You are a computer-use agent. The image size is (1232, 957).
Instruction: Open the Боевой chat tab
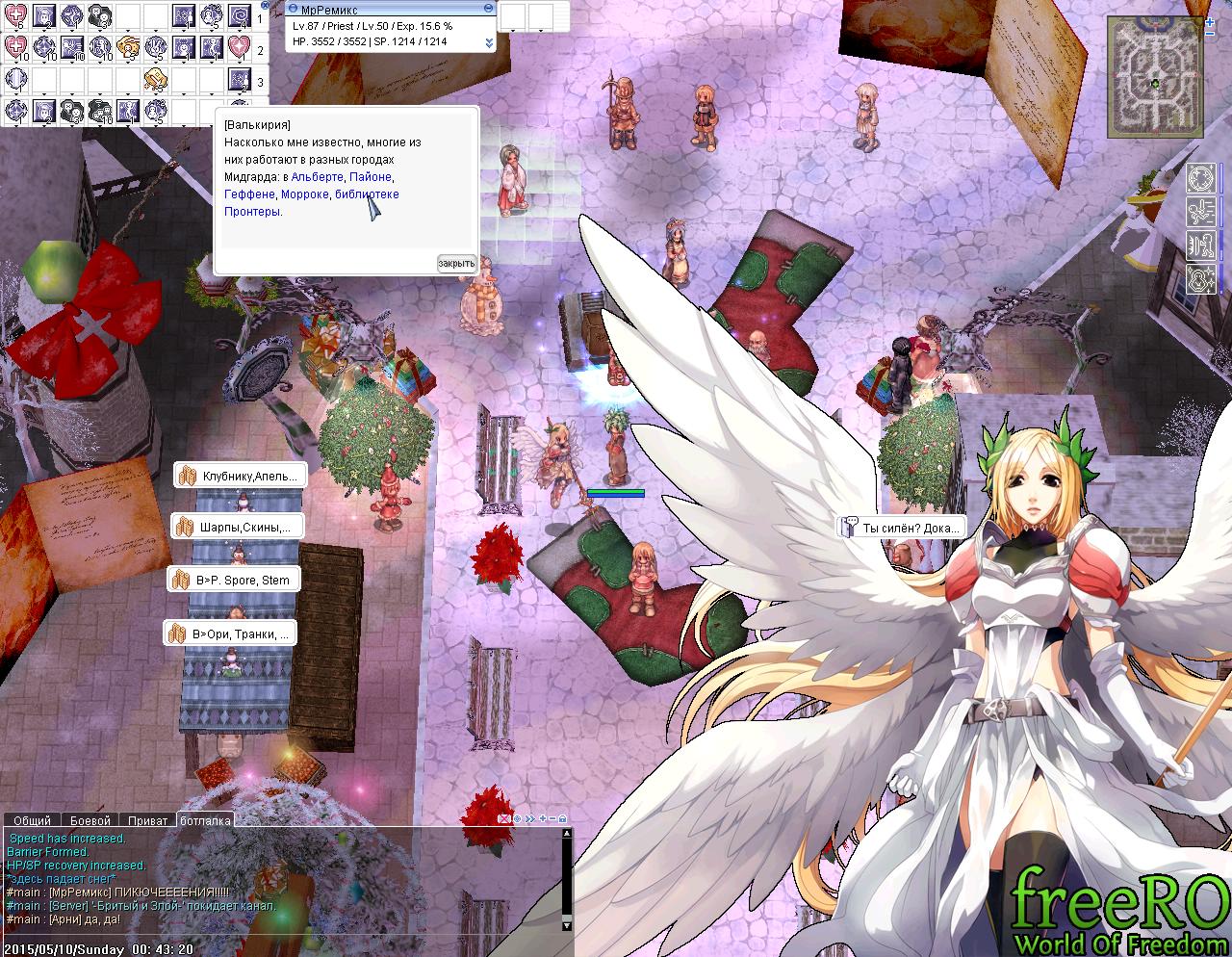pyautogui.click(x=90, y=820)
